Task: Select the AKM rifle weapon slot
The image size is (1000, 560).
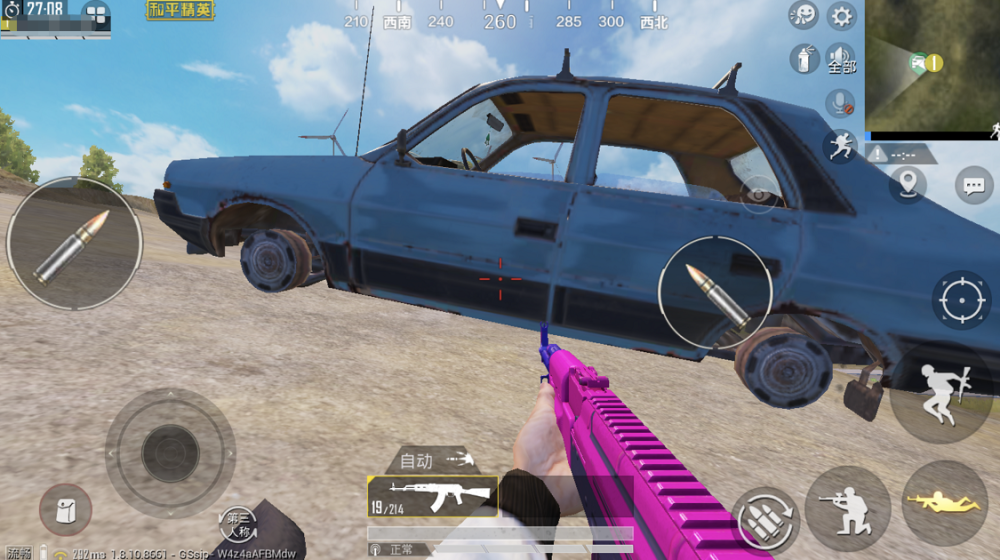Action: click(x=432, y=495)
